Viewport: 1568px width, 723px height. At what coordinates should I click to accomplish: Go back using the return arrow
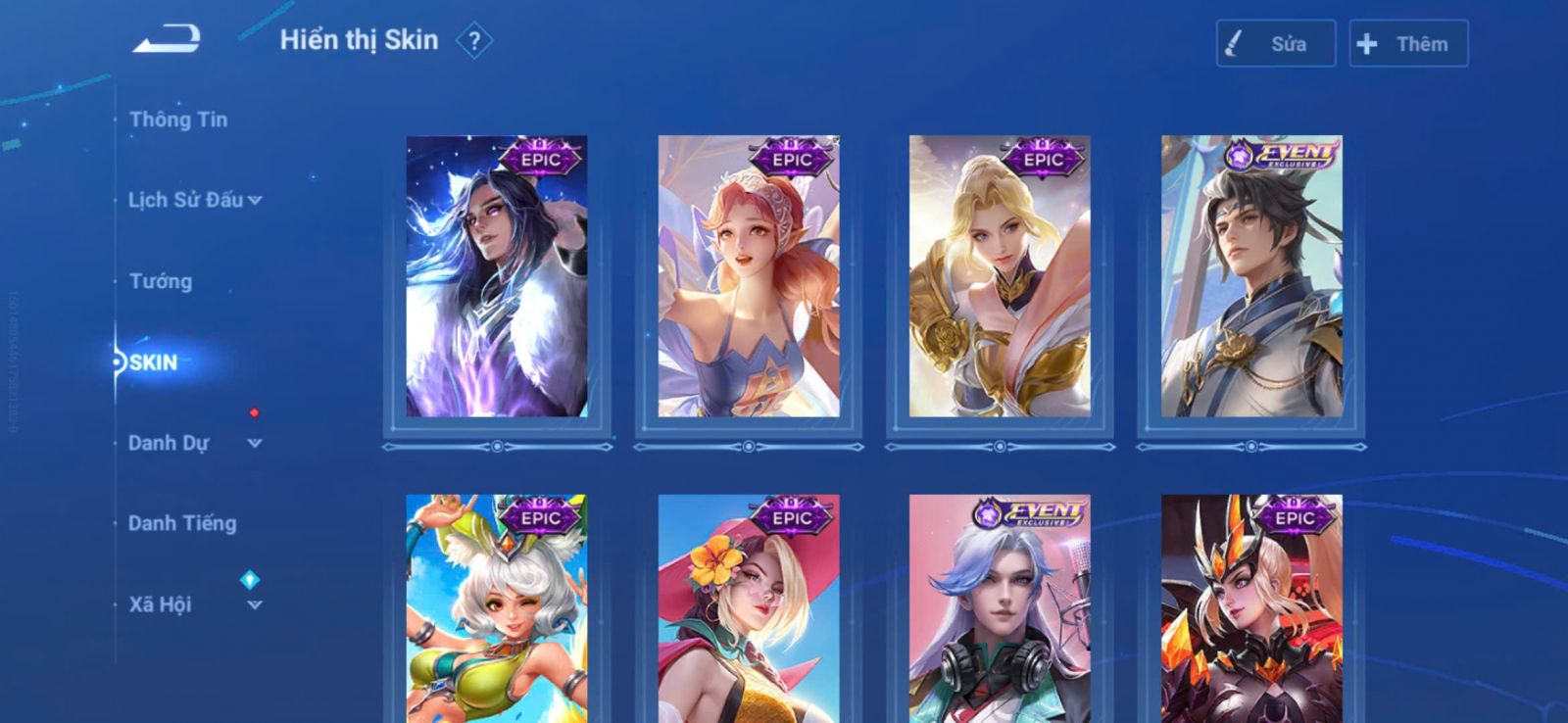coord(168,40)
